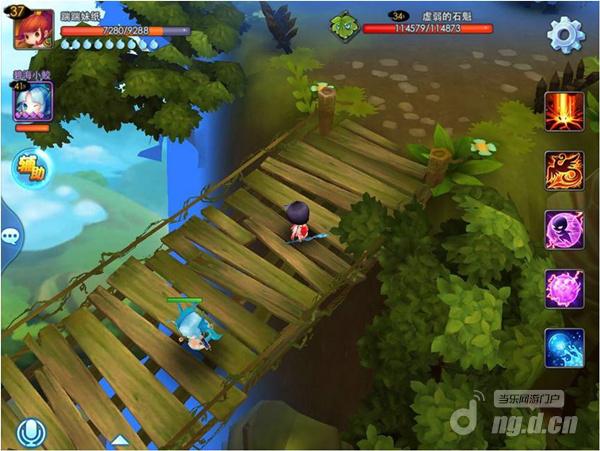The image size is (600, 451).
Task: Cast the purple lightning orb skill
Action: [x=564, y=290]
